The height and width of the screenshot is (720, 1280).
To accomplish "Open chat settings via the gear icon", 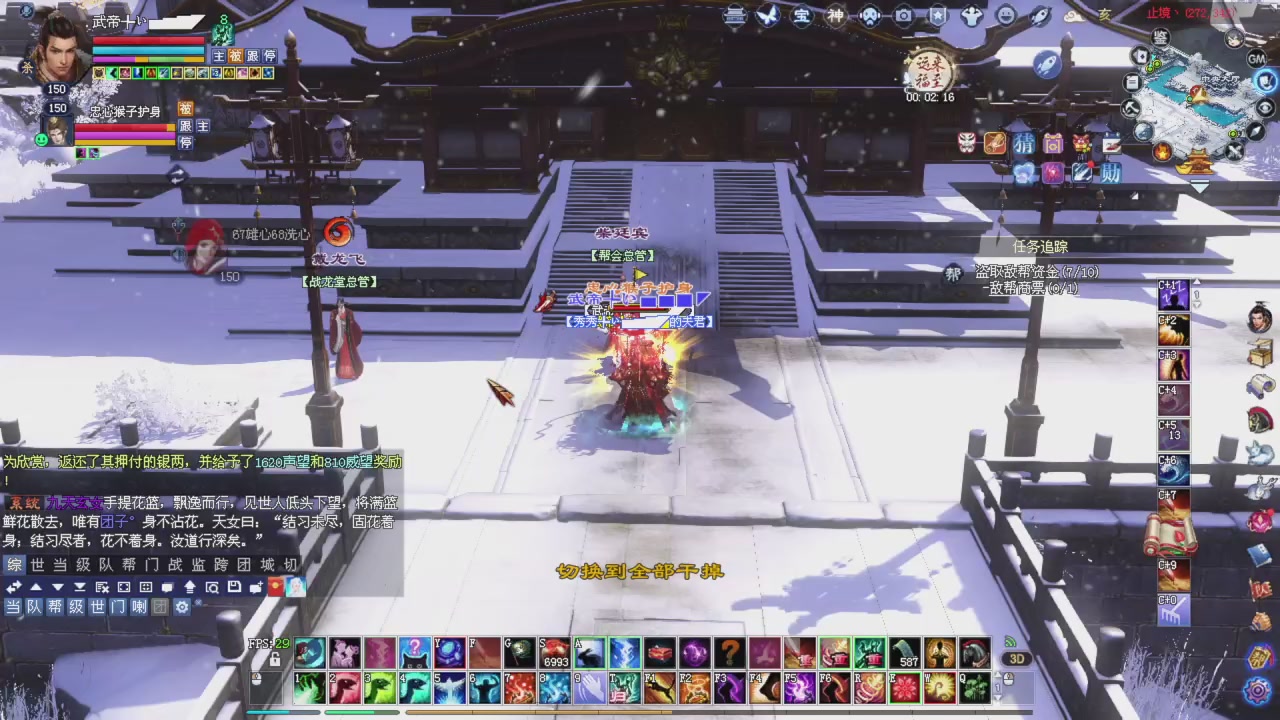I will [182, 606].
